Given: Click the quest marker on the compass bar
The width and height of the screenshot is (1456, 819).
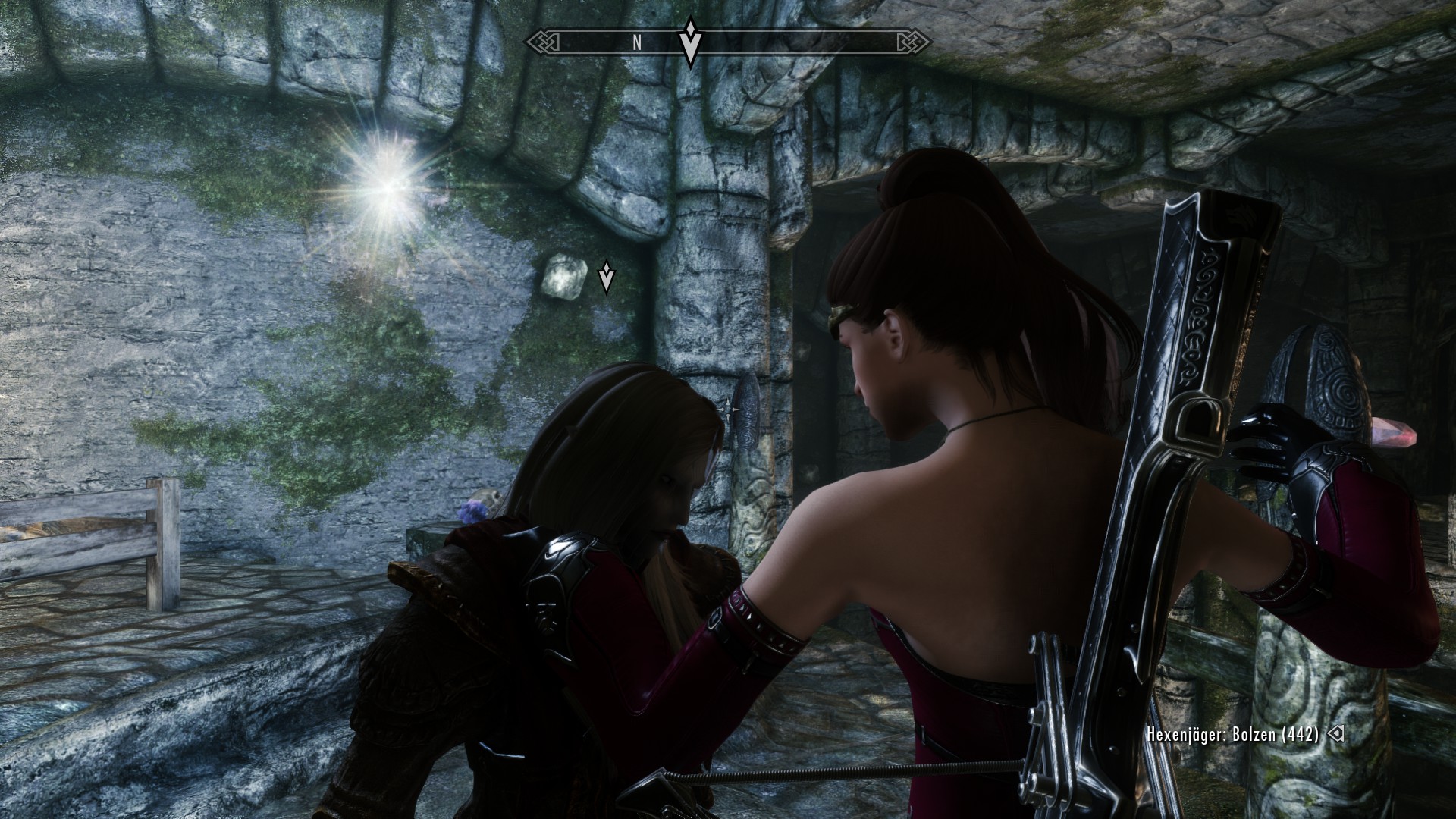Looking at the screenshot, I should tap(689, 41).
